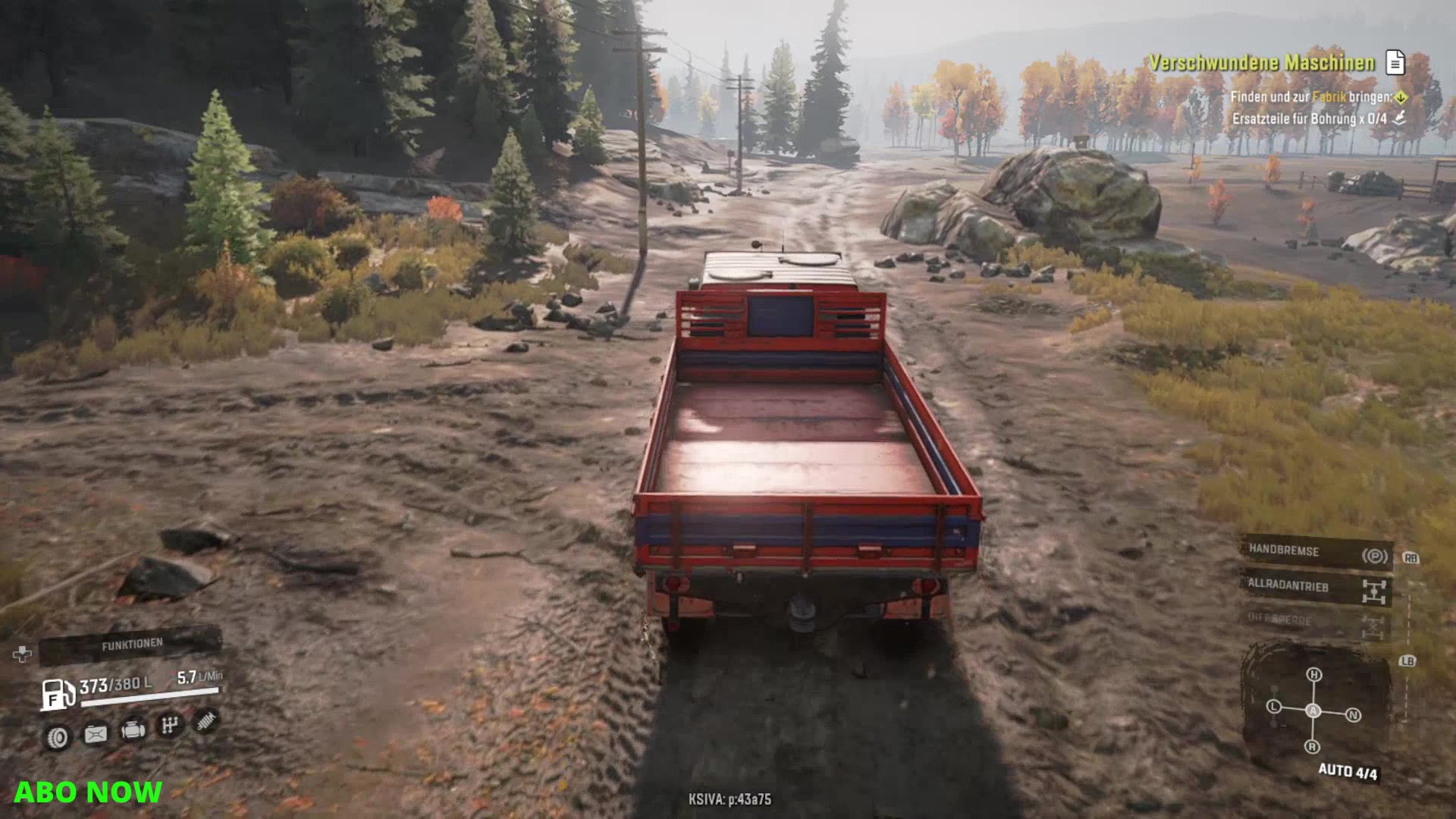The height and width of the screenshot is (819, 1456).
Task: Open the Verschwundene Maschinen mission tracker
Action: pyautogui.click(x=1262, y=63)
